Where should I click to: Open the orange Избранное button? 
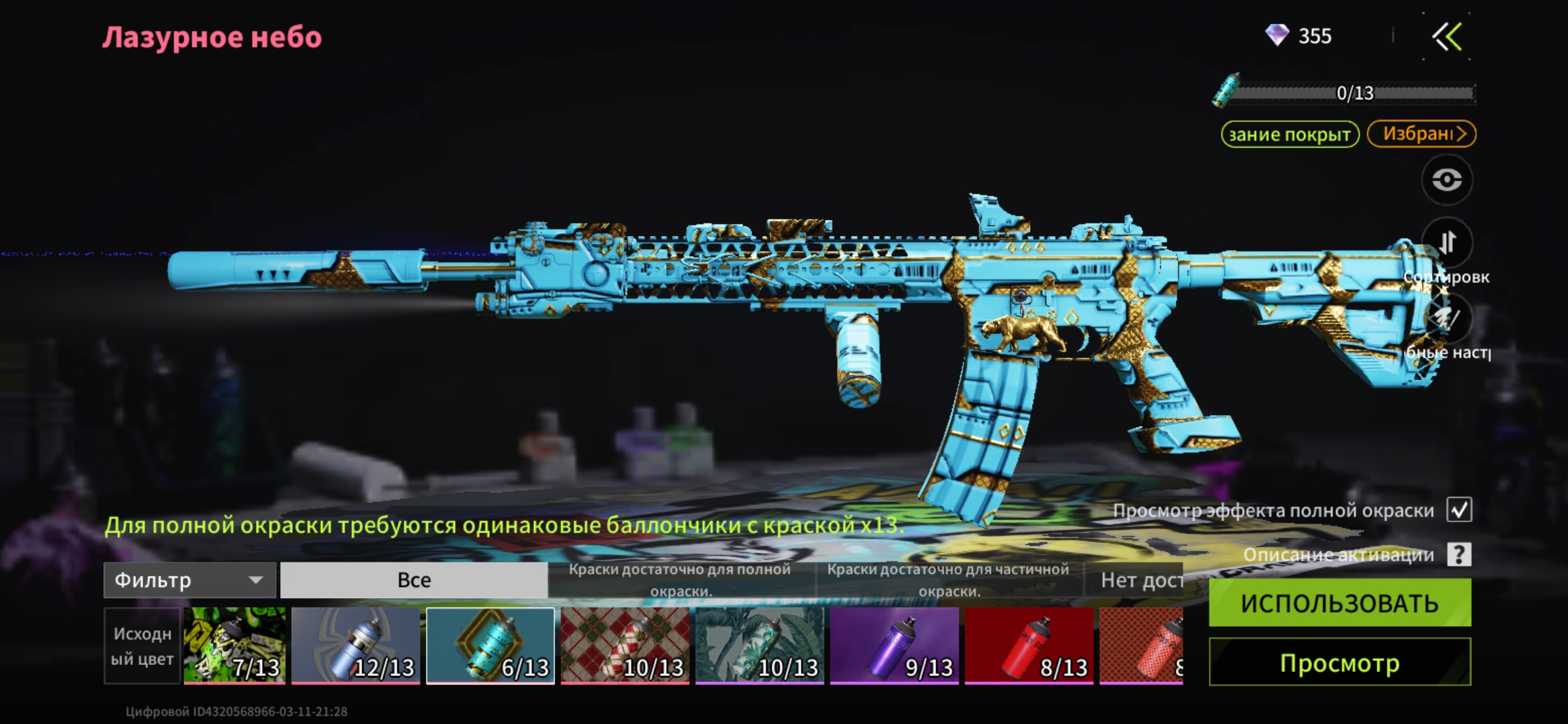(x=1421, y=133)
